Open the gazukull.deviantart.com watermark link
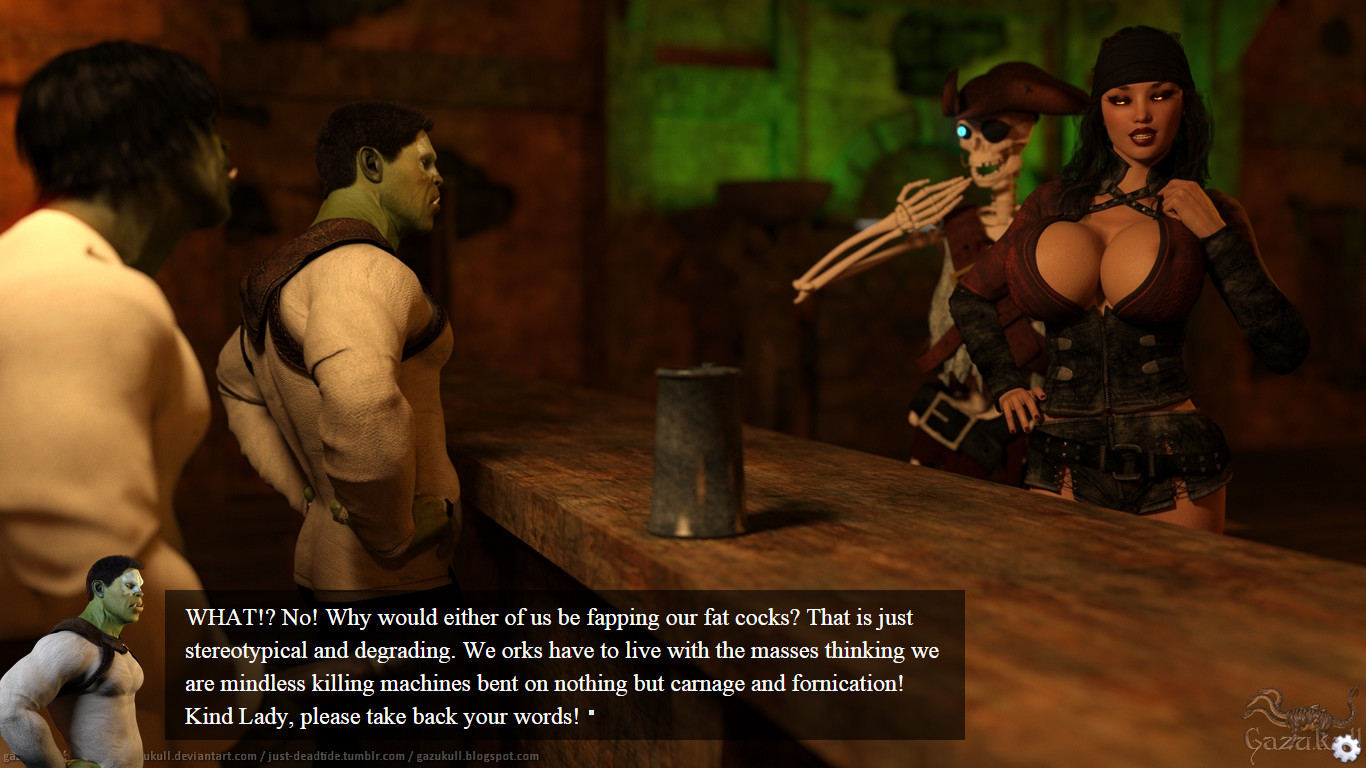This screenshot has width=1366, height=768. (x=200, y=757)
